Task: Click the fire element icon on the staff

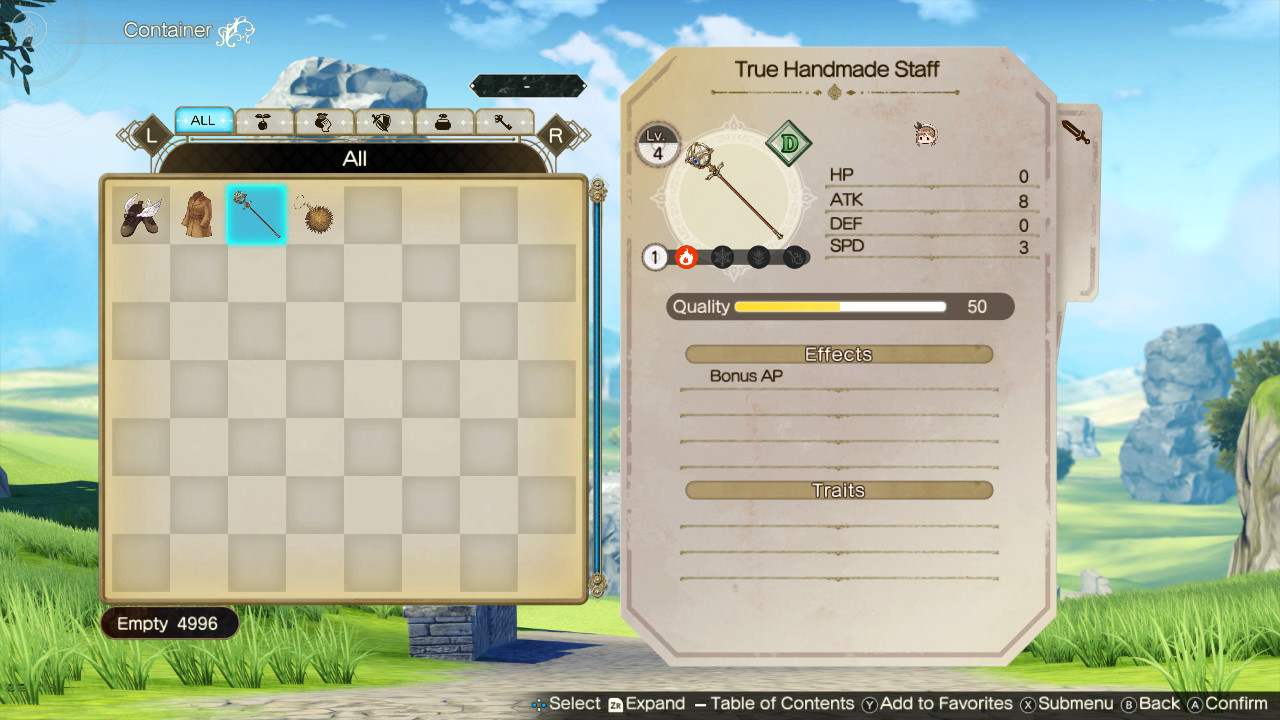Action: (x=685, y=257)
